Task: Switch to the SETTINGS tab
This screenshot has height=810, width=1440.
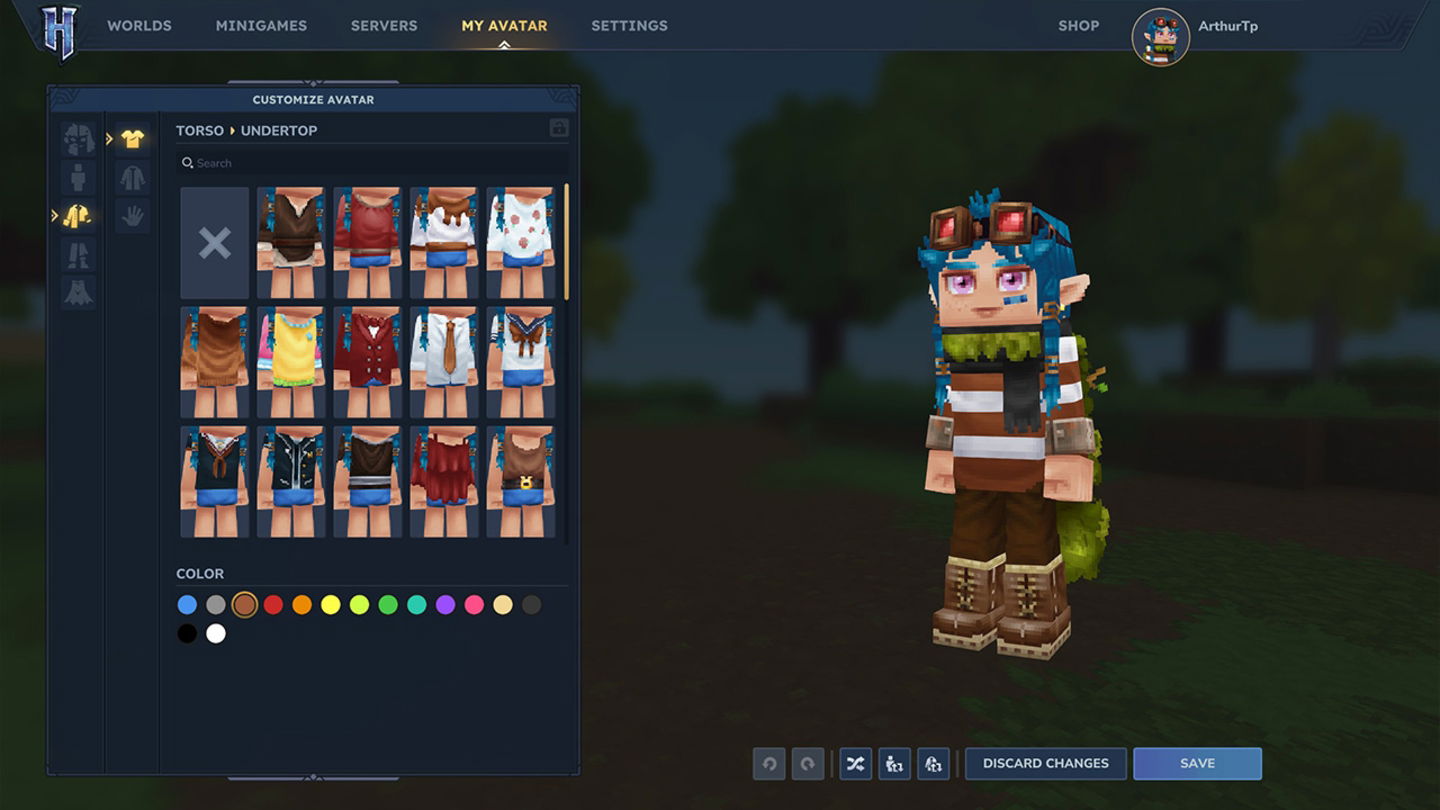Action: [629, 25]
